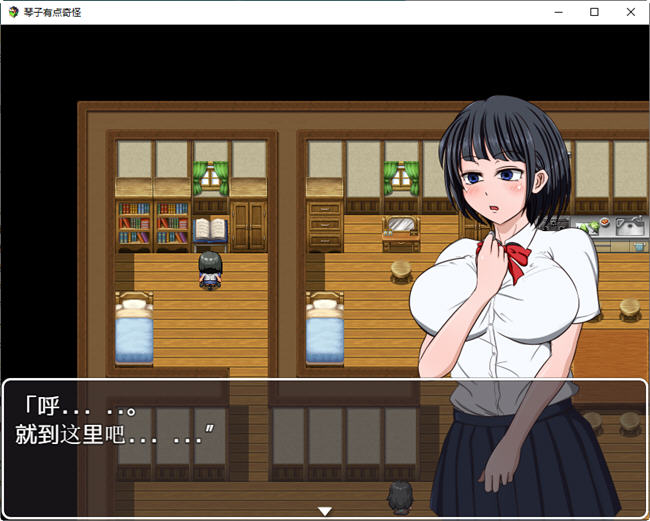Click the dialogue message box text

(x=118, y=422)
